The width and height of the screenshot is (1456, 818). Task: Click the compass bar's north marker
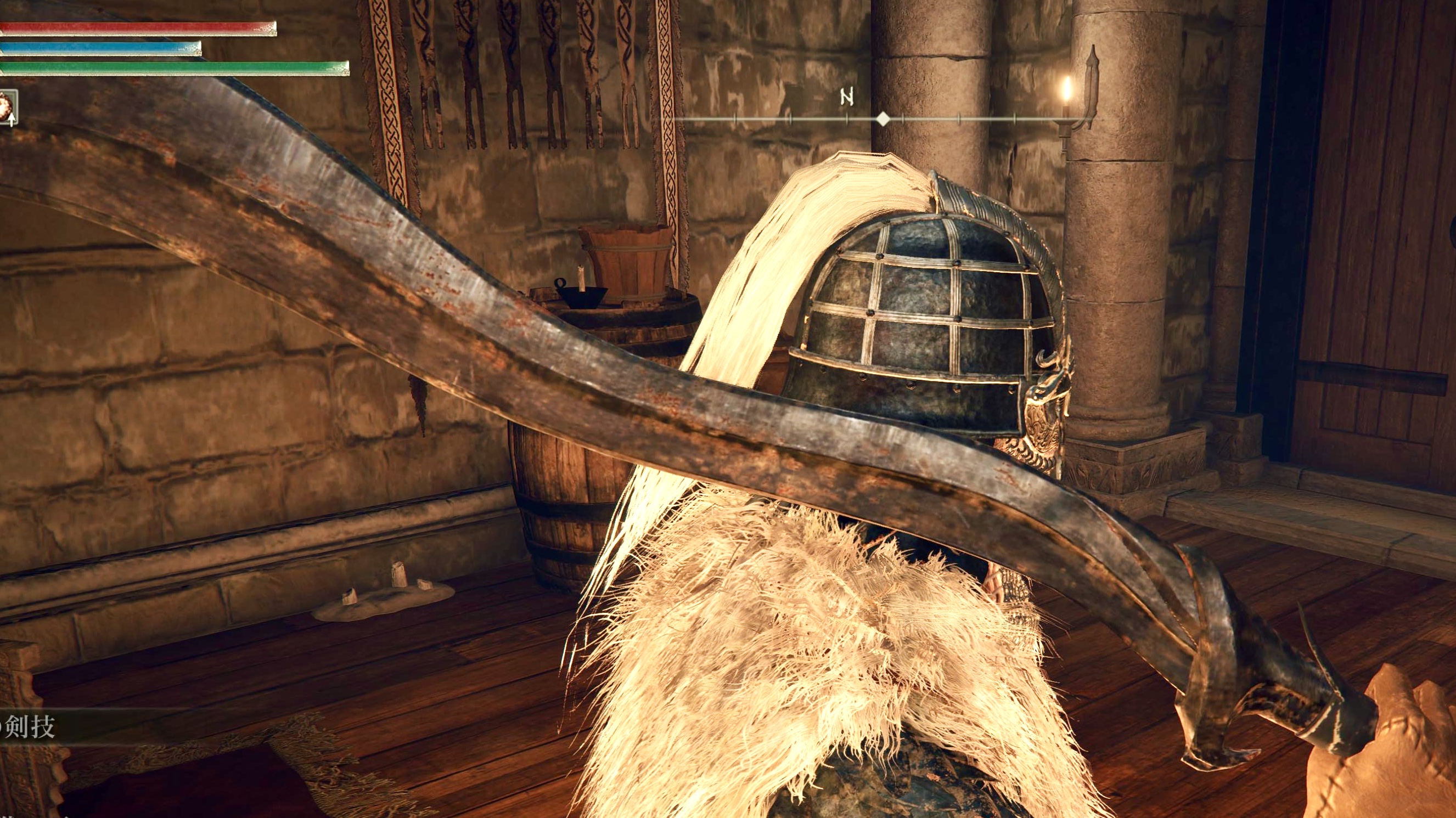[x=846, y=98]
